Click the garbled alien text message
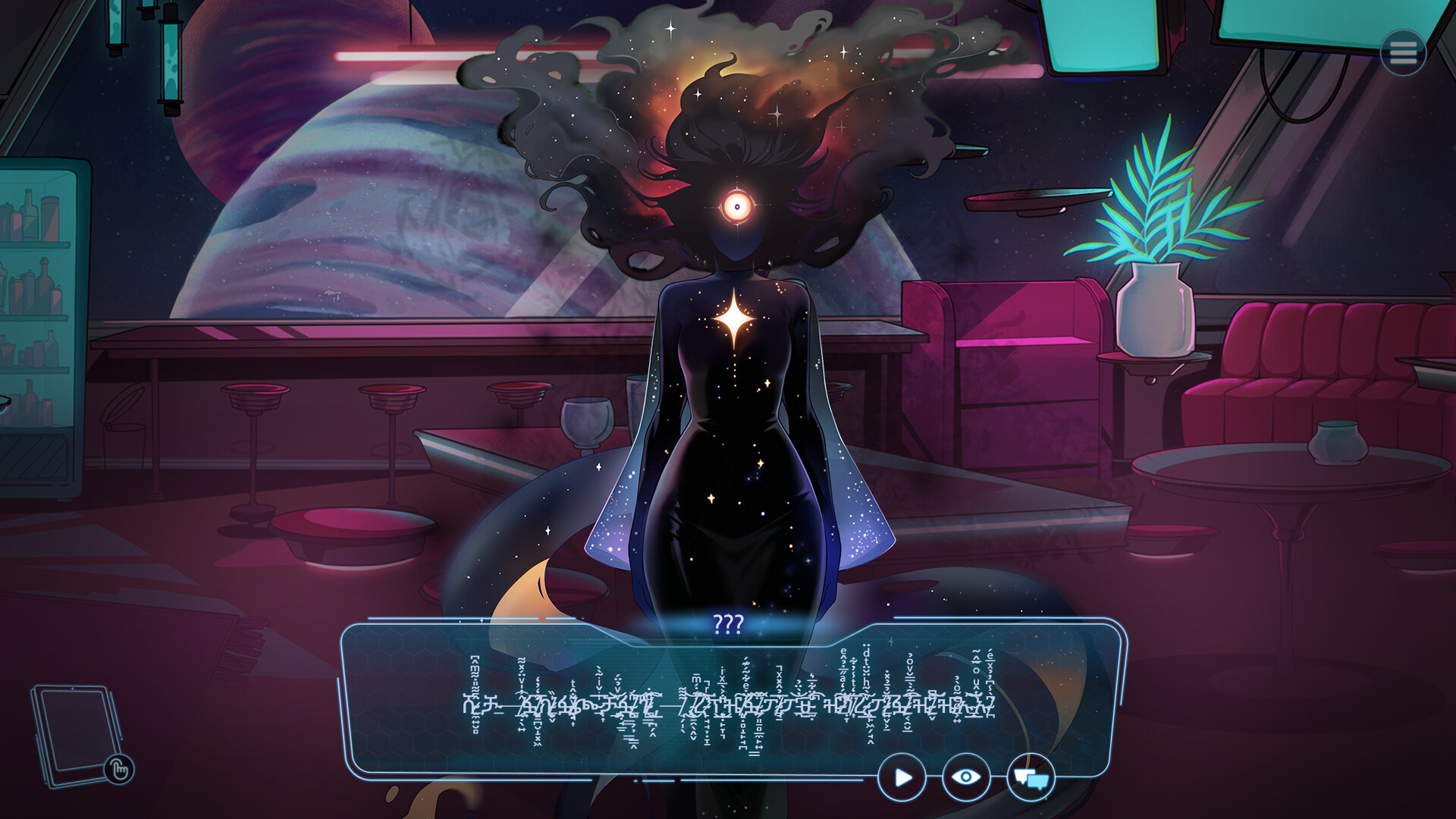The height and width of the screenshot is (819, 1456). click(728, 705)
